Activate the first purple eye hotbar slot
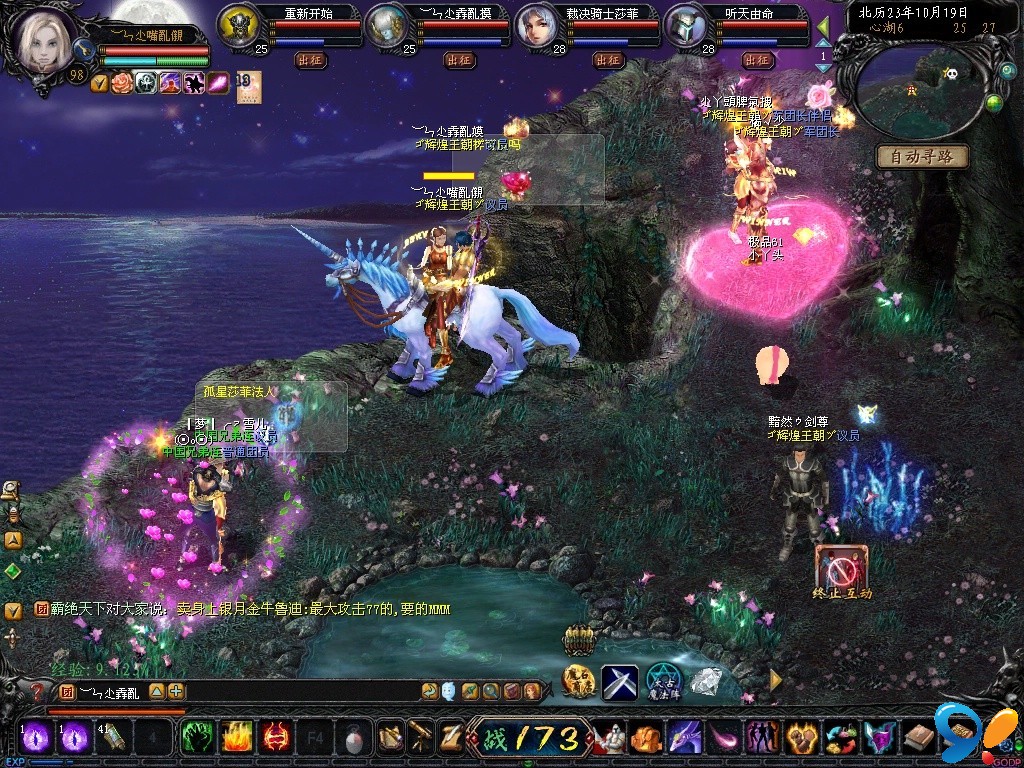 tap(37, 738)
